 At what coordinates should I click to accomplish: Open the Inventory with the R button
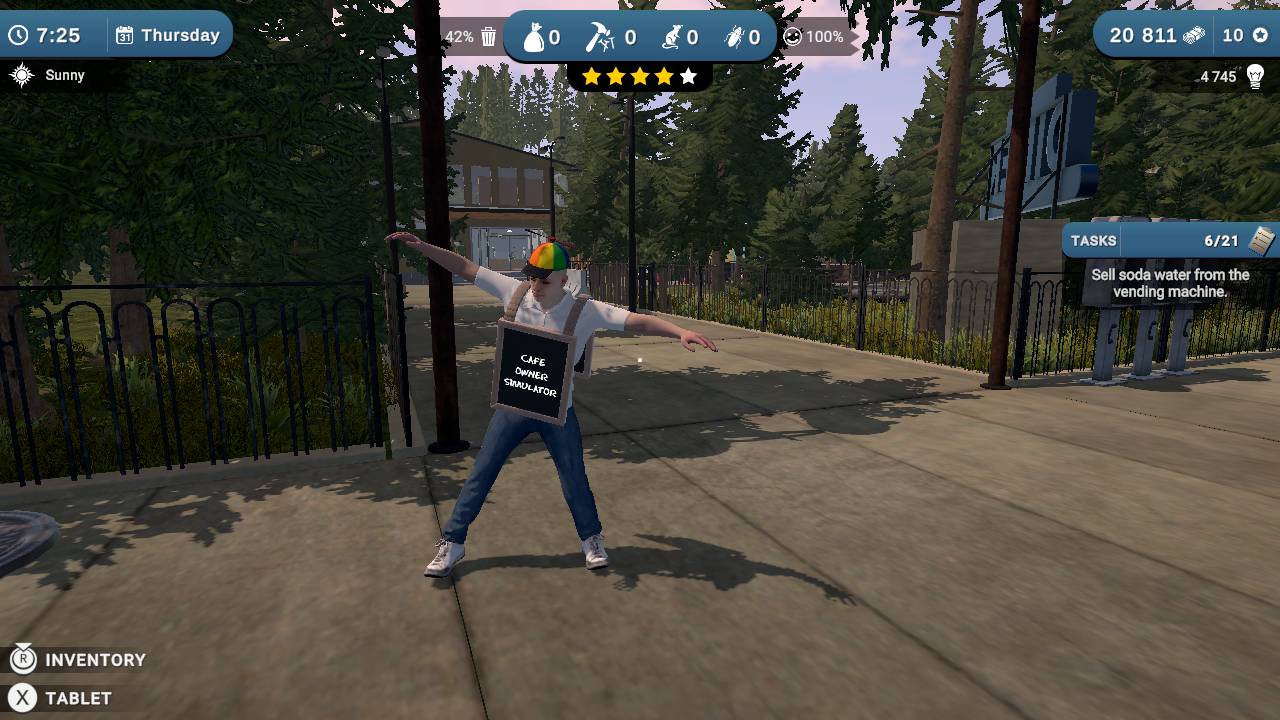coord(22,659)
